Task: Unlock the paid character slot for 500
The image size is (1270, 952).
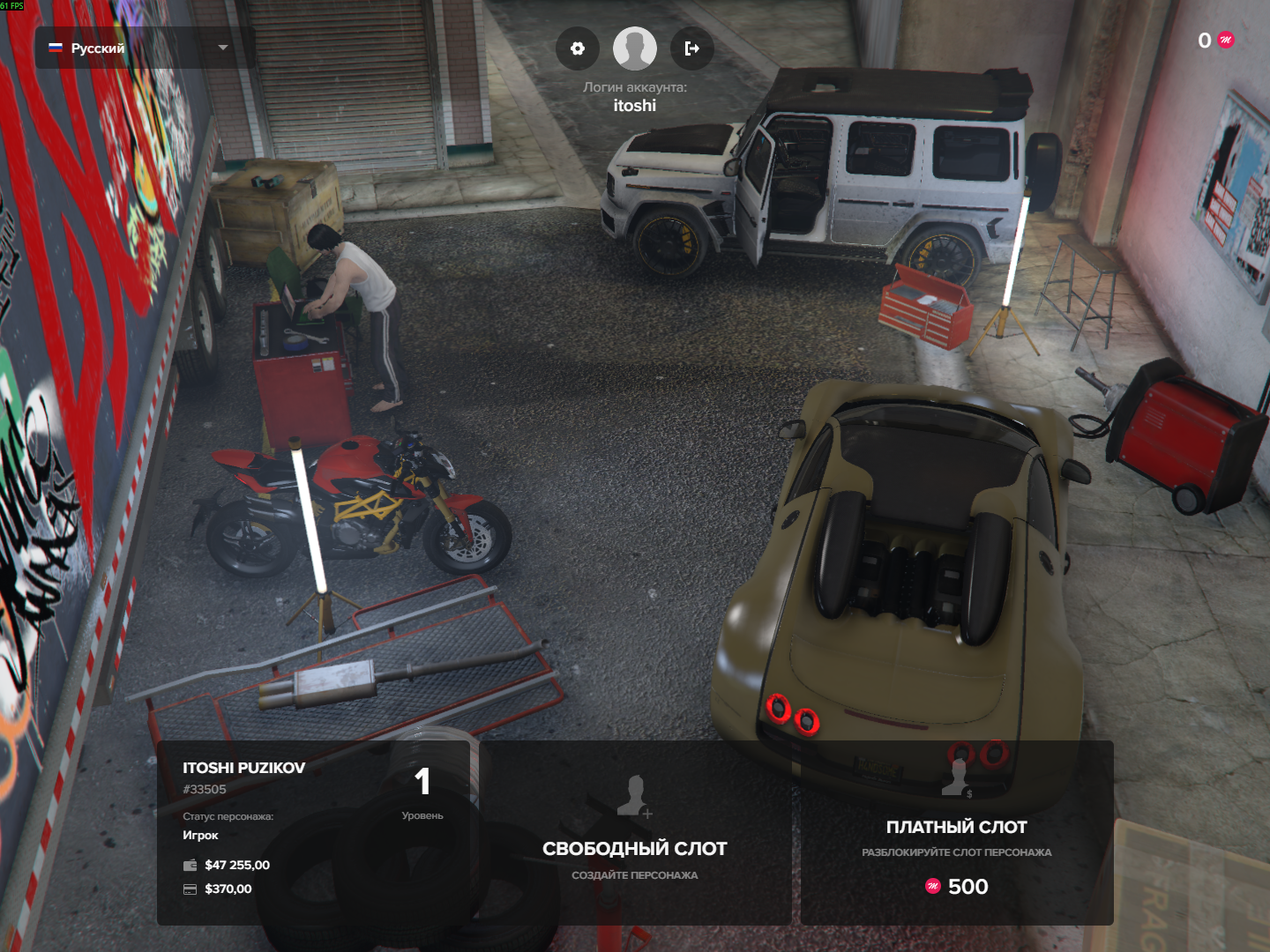Action: pos(957,832)
